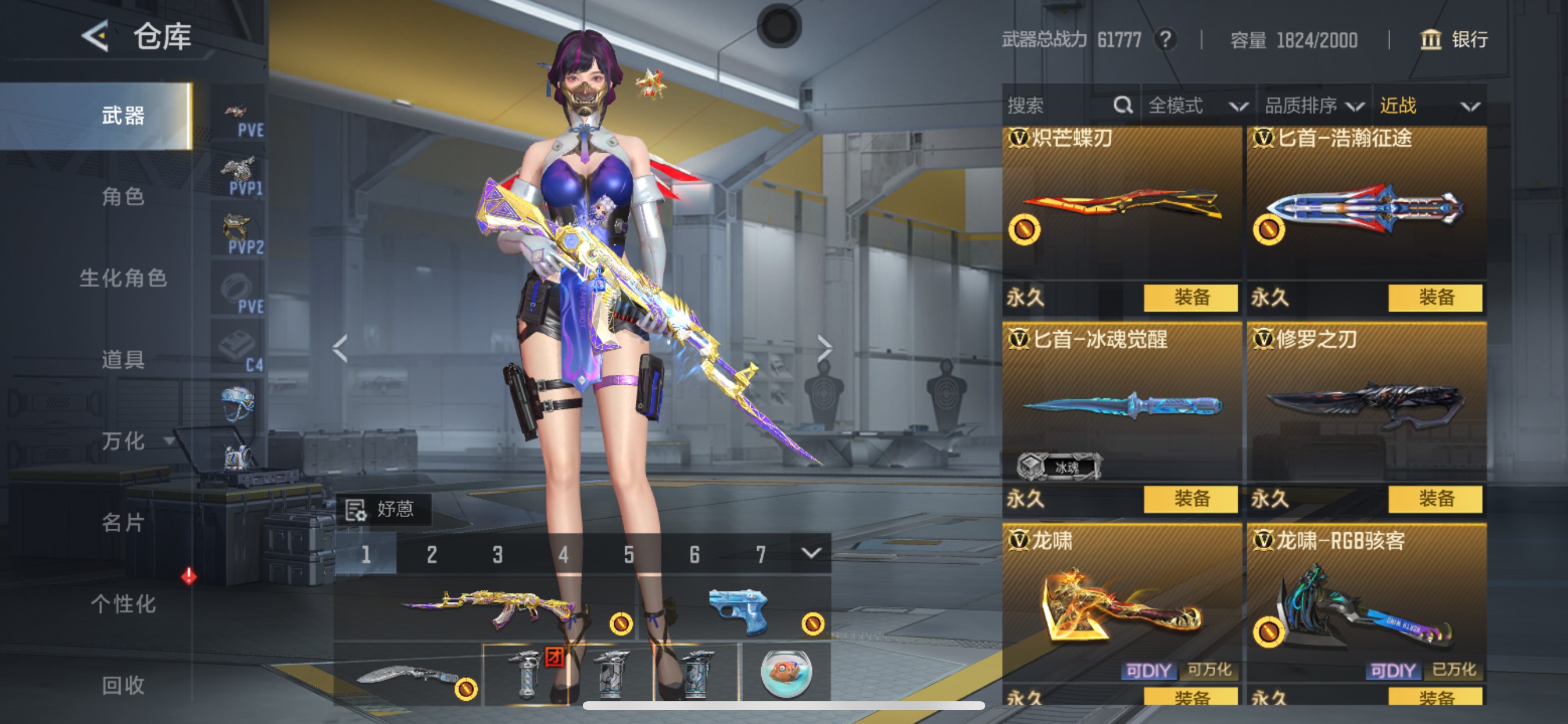Click the weapon power question mark icon
The height and width of the screenshot is (724, 1568).
tap(1165, 40)
